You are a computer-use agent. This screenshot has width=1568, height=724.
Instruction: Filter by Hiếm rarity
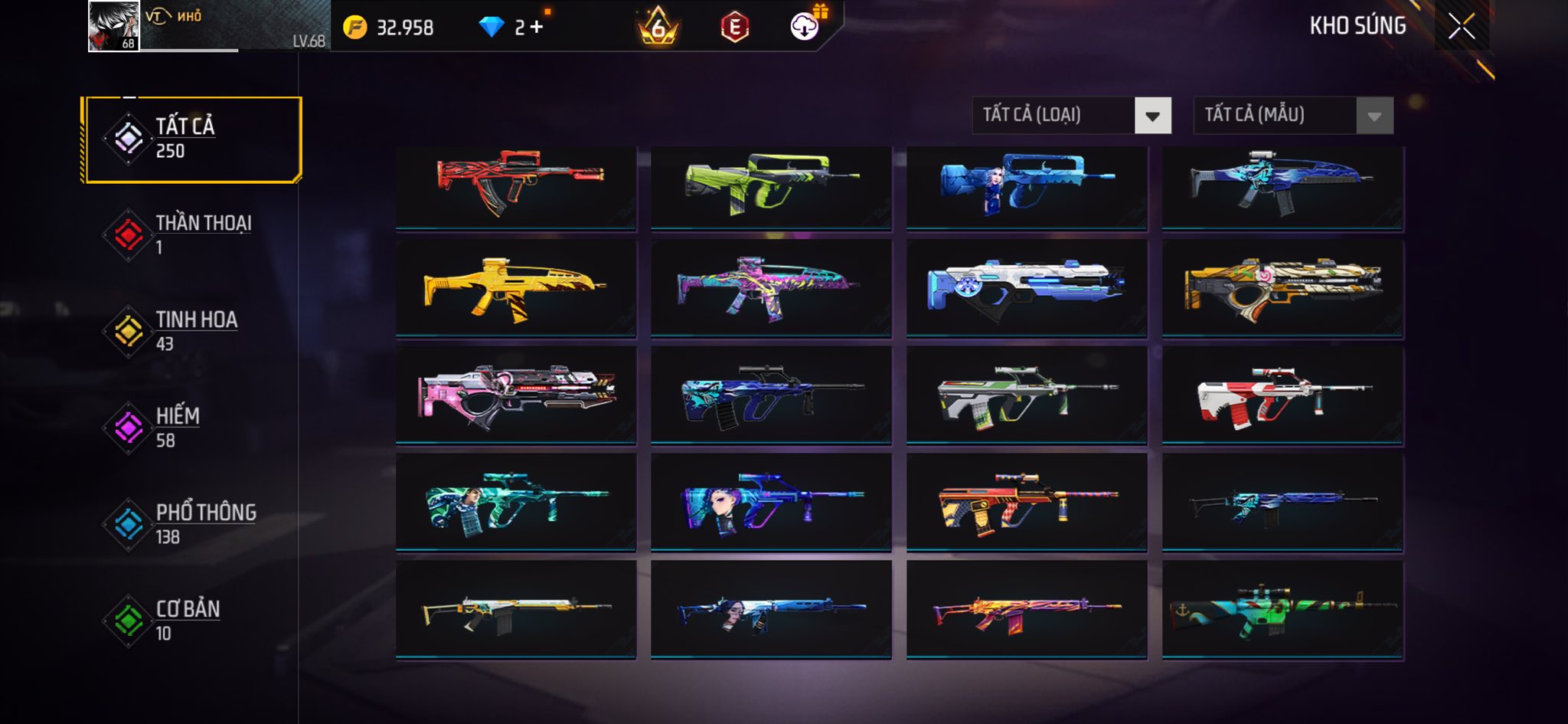click(192, 428)
